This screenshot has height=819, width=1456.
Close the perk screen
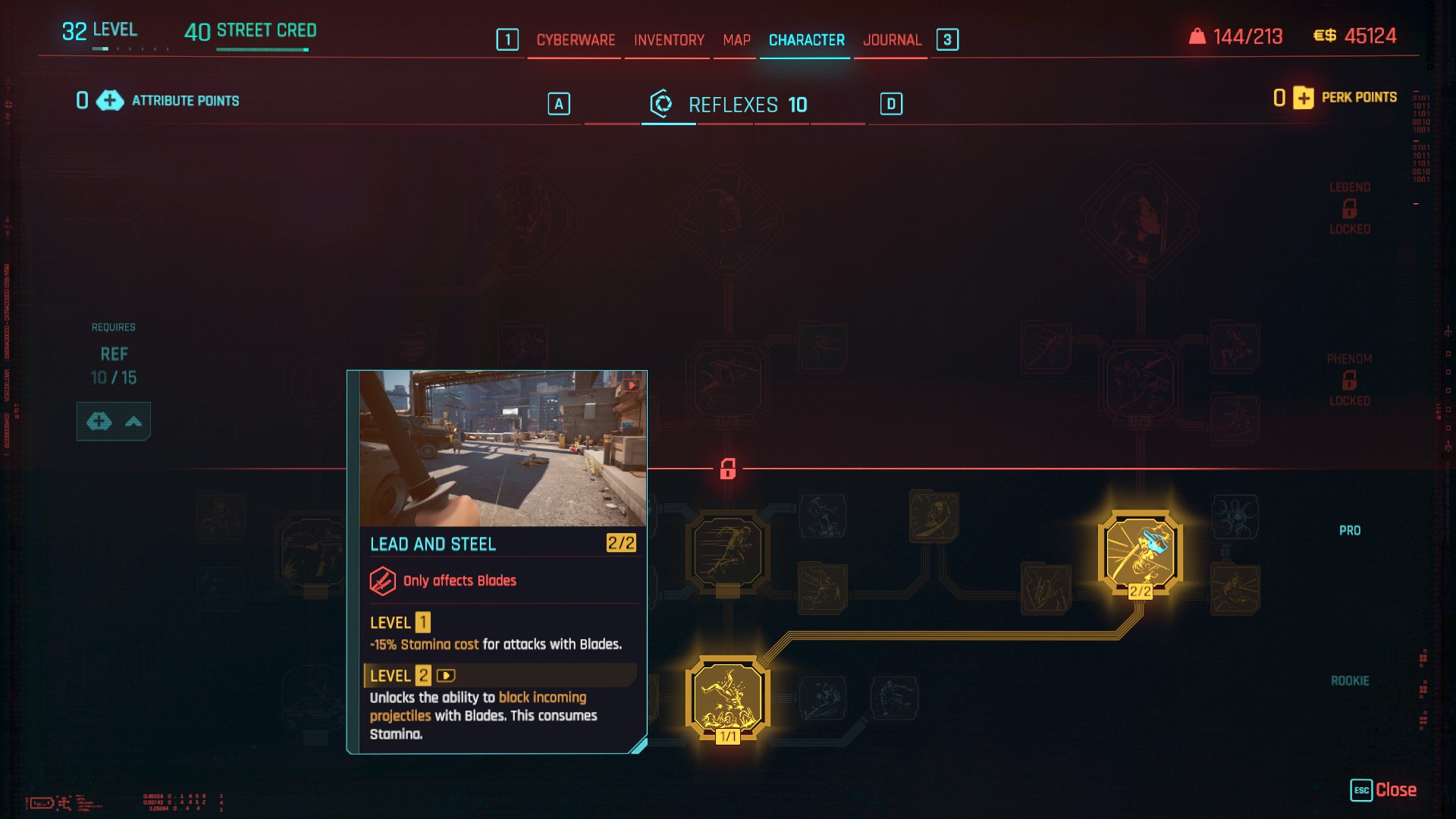click(x=1384, y=790)
